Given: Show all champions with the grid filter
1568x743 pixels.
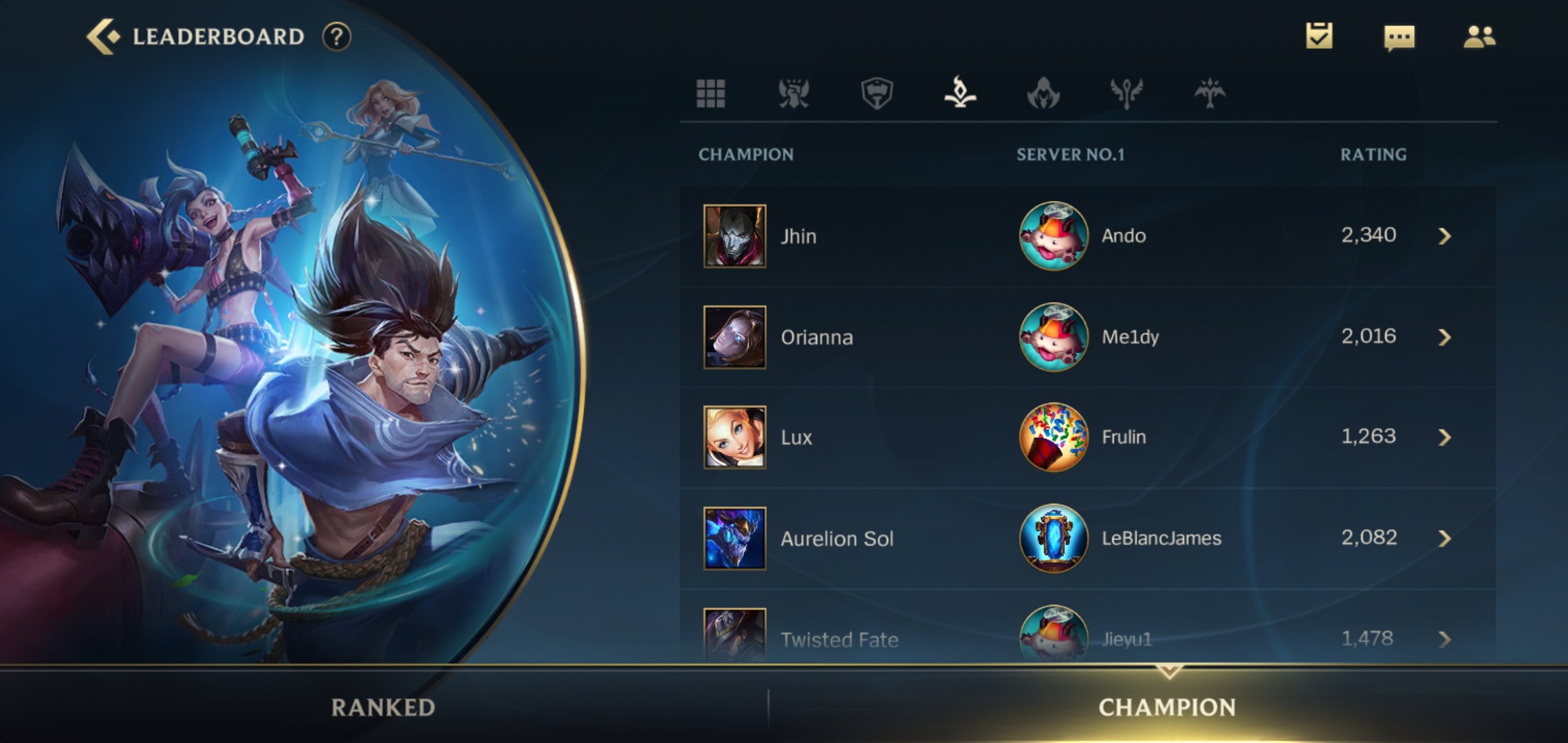Looking at the screenshot, I should pyautogui.click(x=710, y=94).
